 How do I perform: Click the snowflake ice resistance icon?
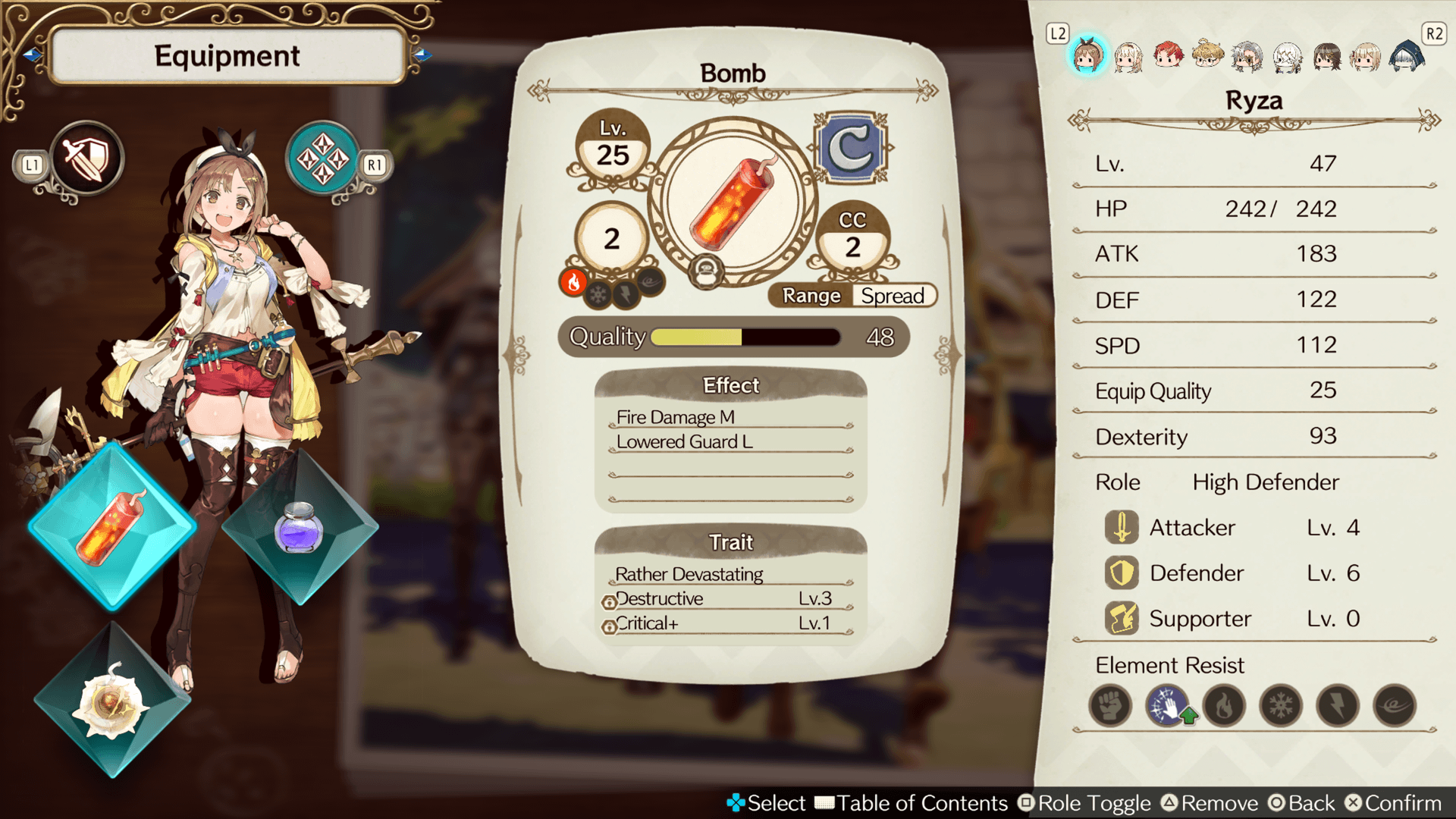tap(1281, 706)
